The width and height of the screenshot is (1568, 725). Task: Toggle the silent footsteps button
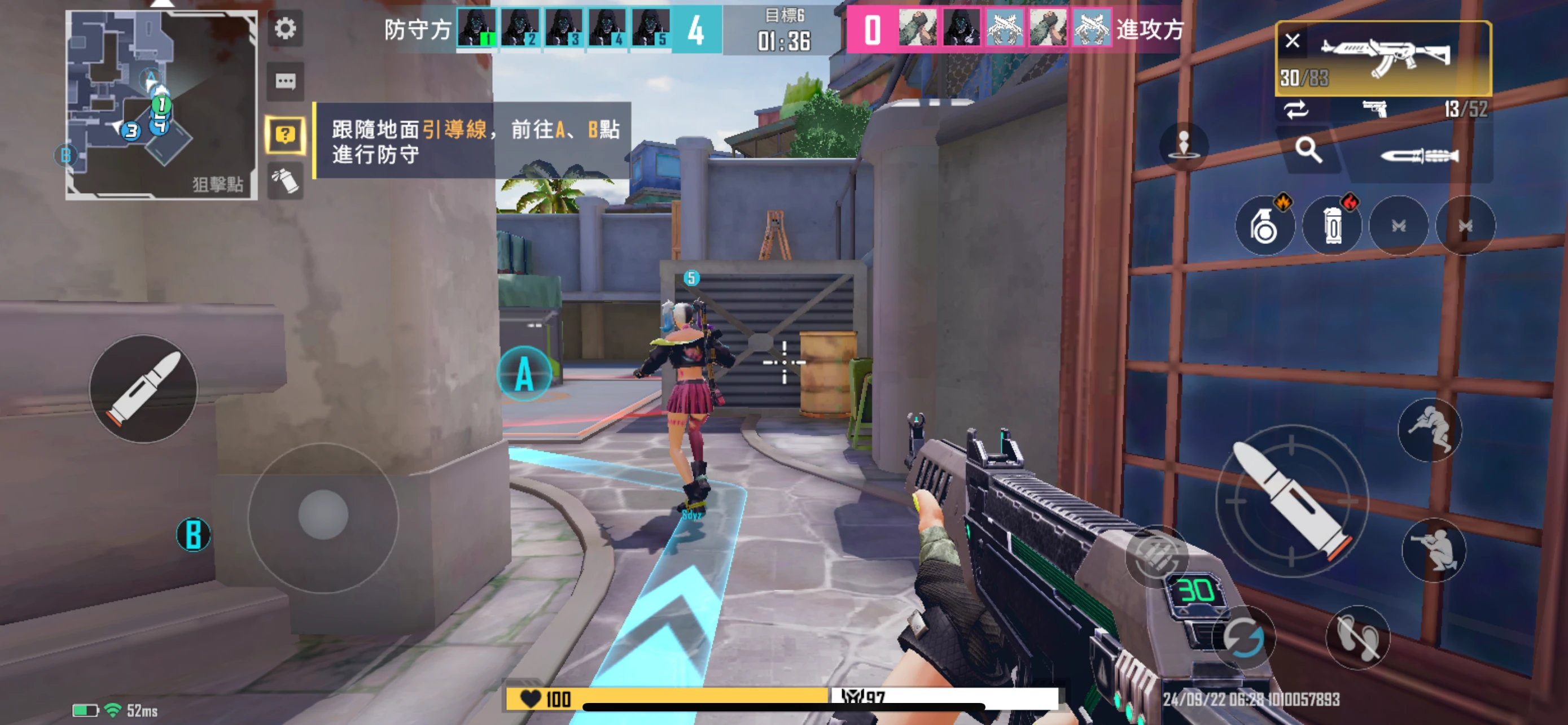[1357, 637]
